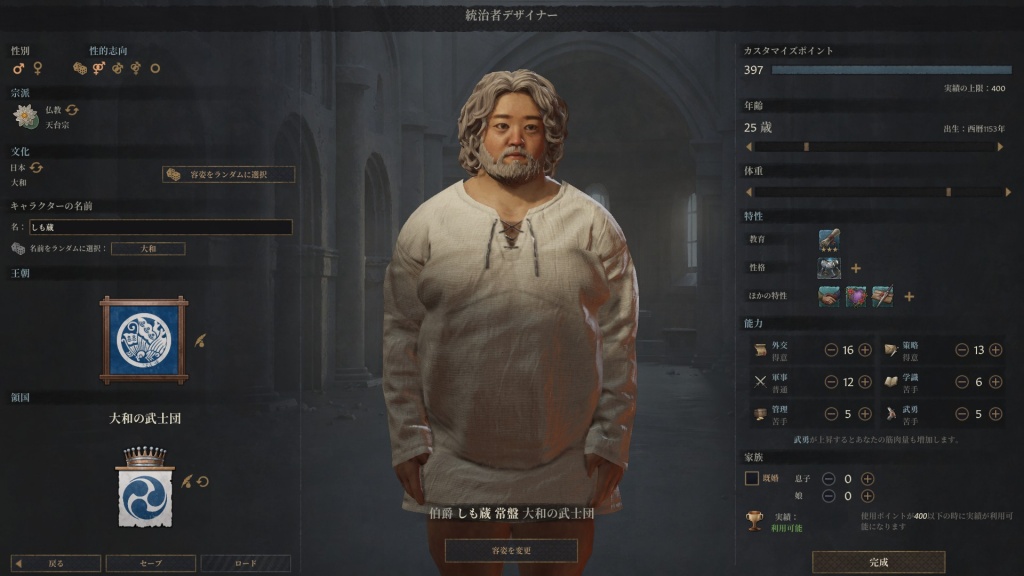Edit the dynasty coat of arms

tap(200, 340)
